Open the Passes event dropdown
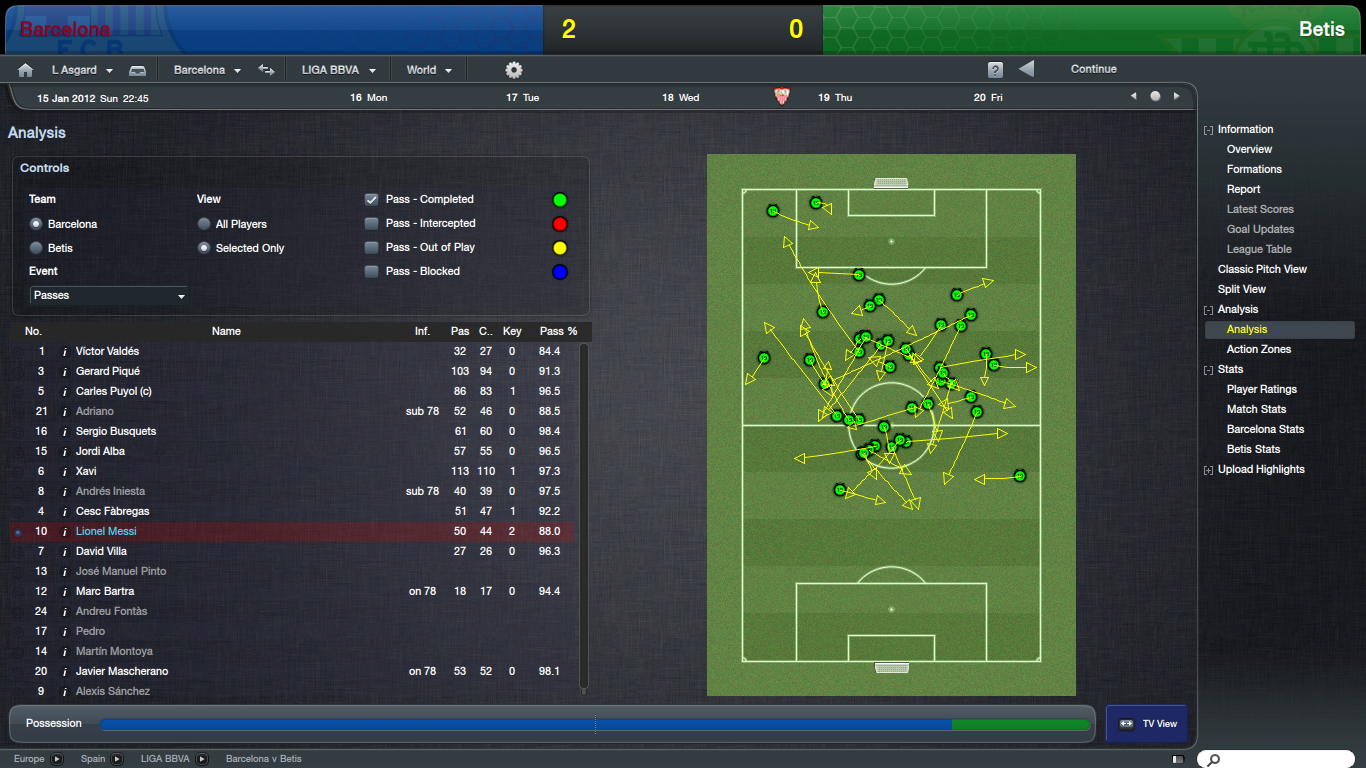The height and width of the screenshot is (768, 1366). point(109,296)
